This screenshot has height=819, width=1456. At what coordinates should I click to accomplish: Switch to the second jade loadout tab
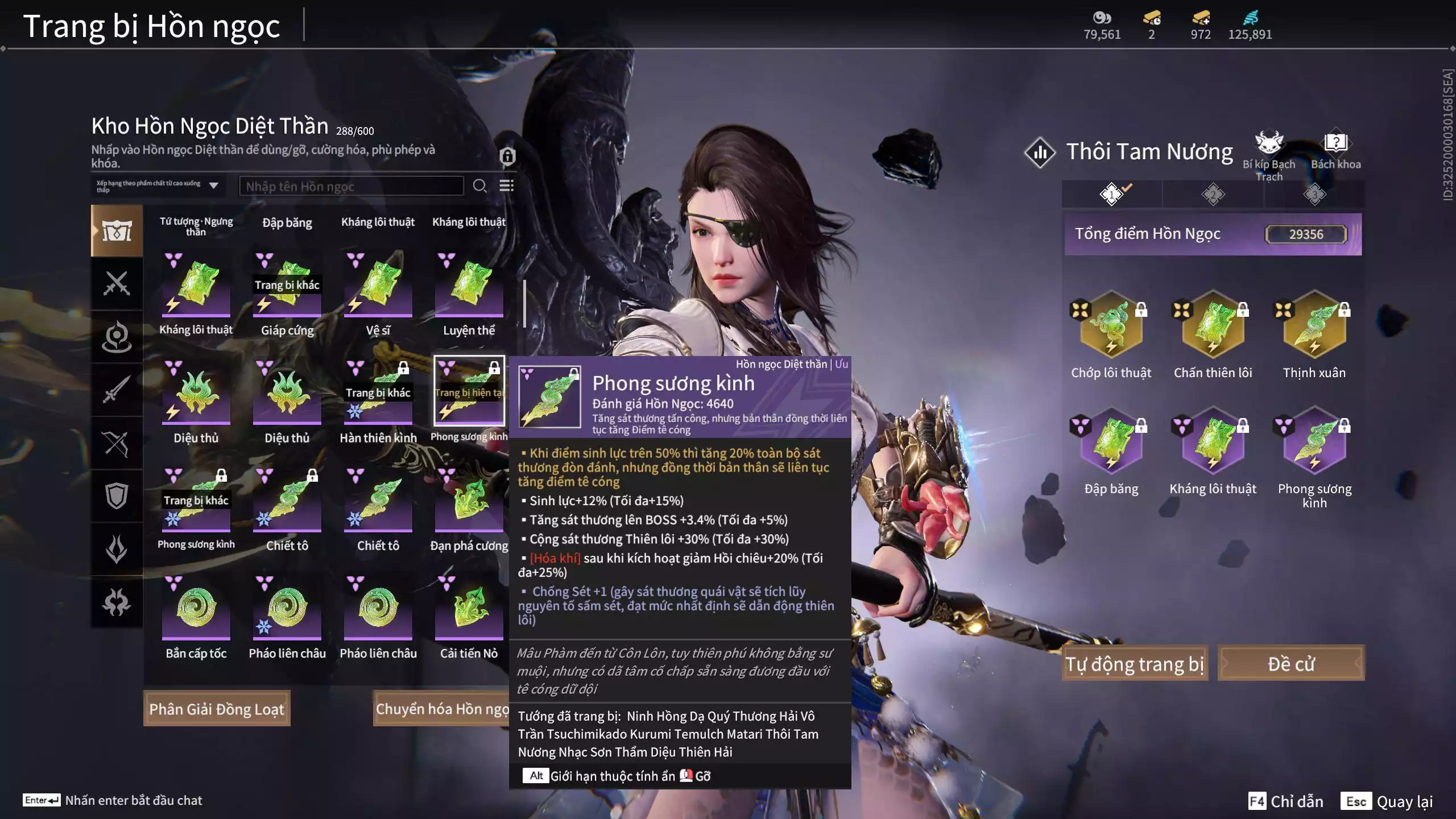tap(1213, 195)
